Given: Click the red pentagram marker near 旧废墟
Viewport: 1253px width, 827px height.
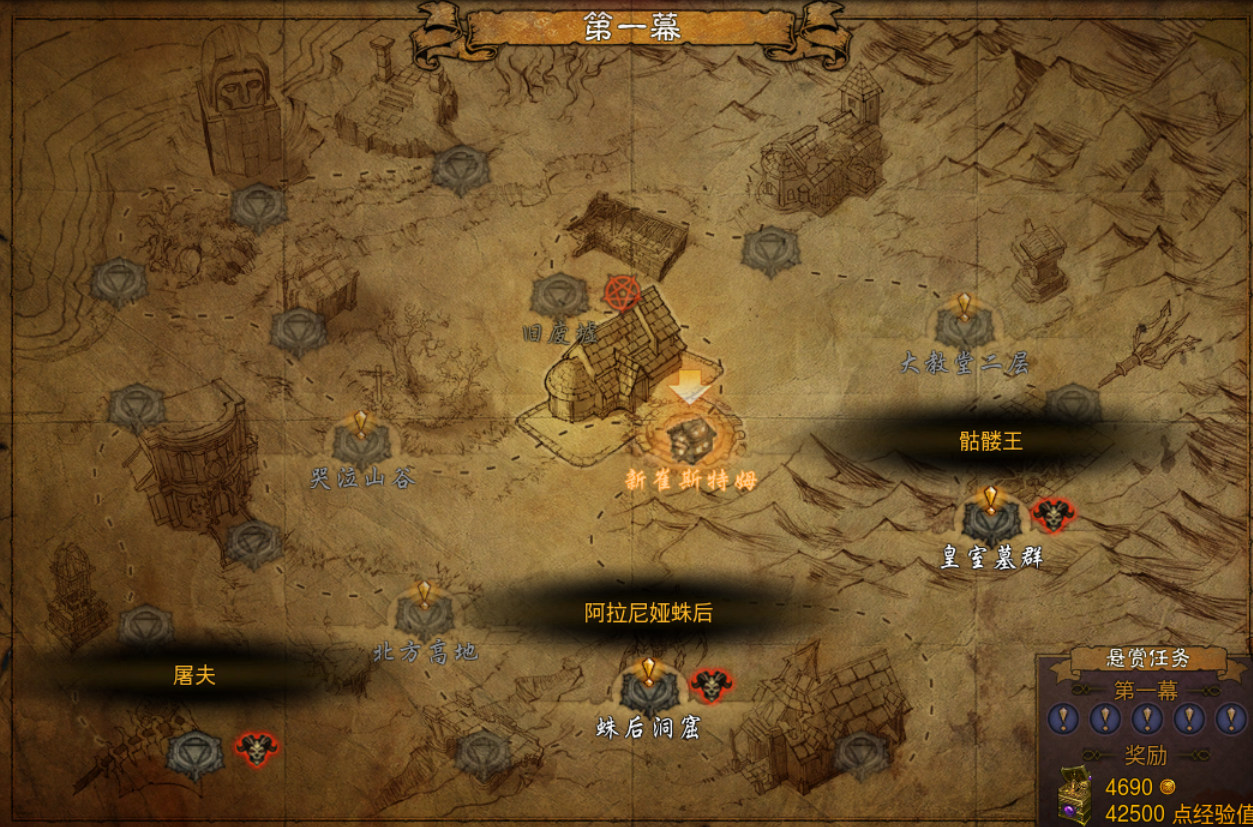Looking at the screenshot, I should click(x=623, y=293).
